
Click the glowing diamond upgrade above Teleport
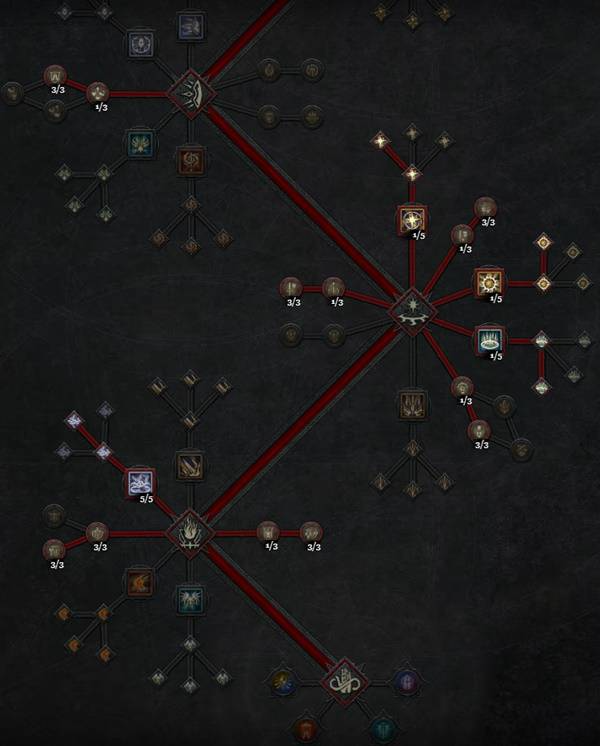411,174
